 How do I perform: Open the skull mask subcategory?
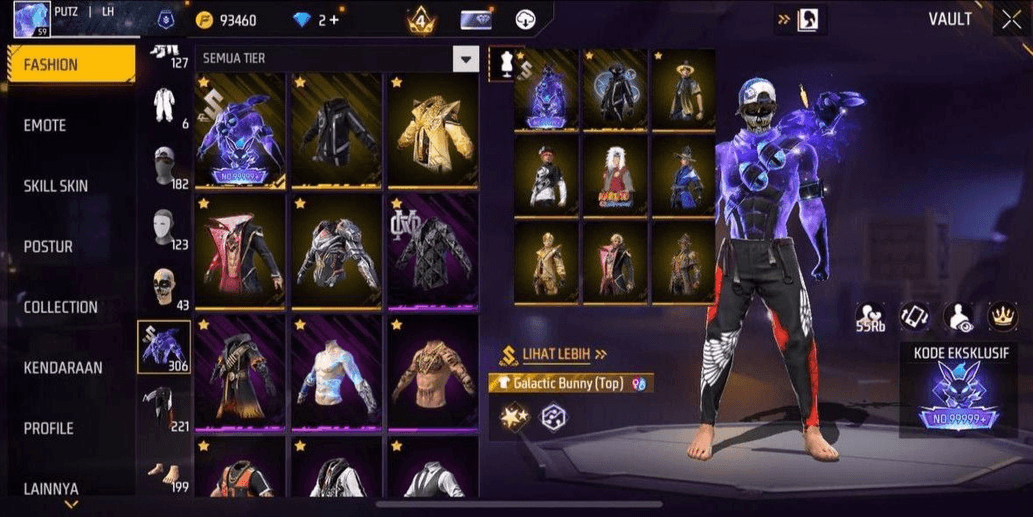click(x=163, y=286)
